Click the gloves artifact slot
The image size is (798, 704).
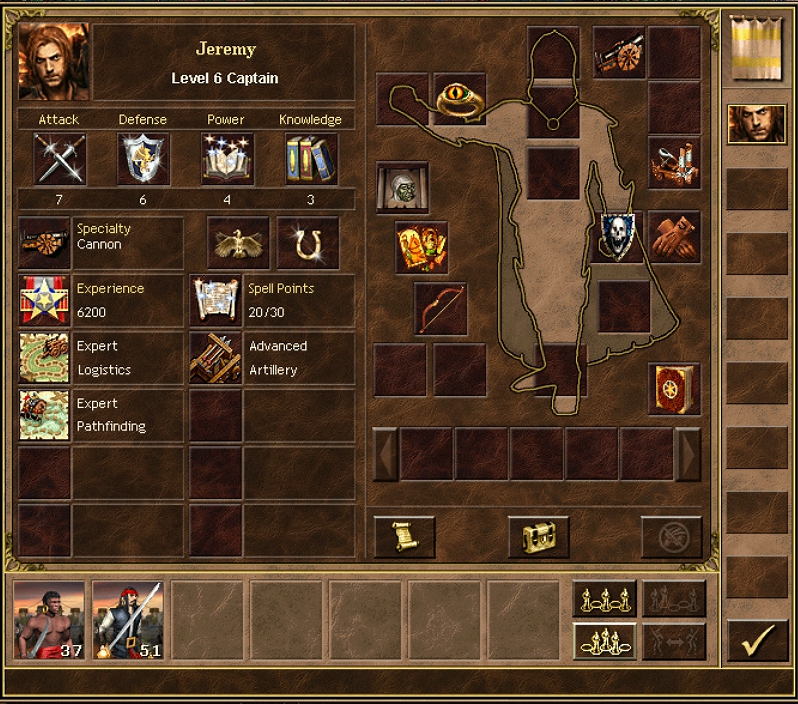tap(674, 237)
